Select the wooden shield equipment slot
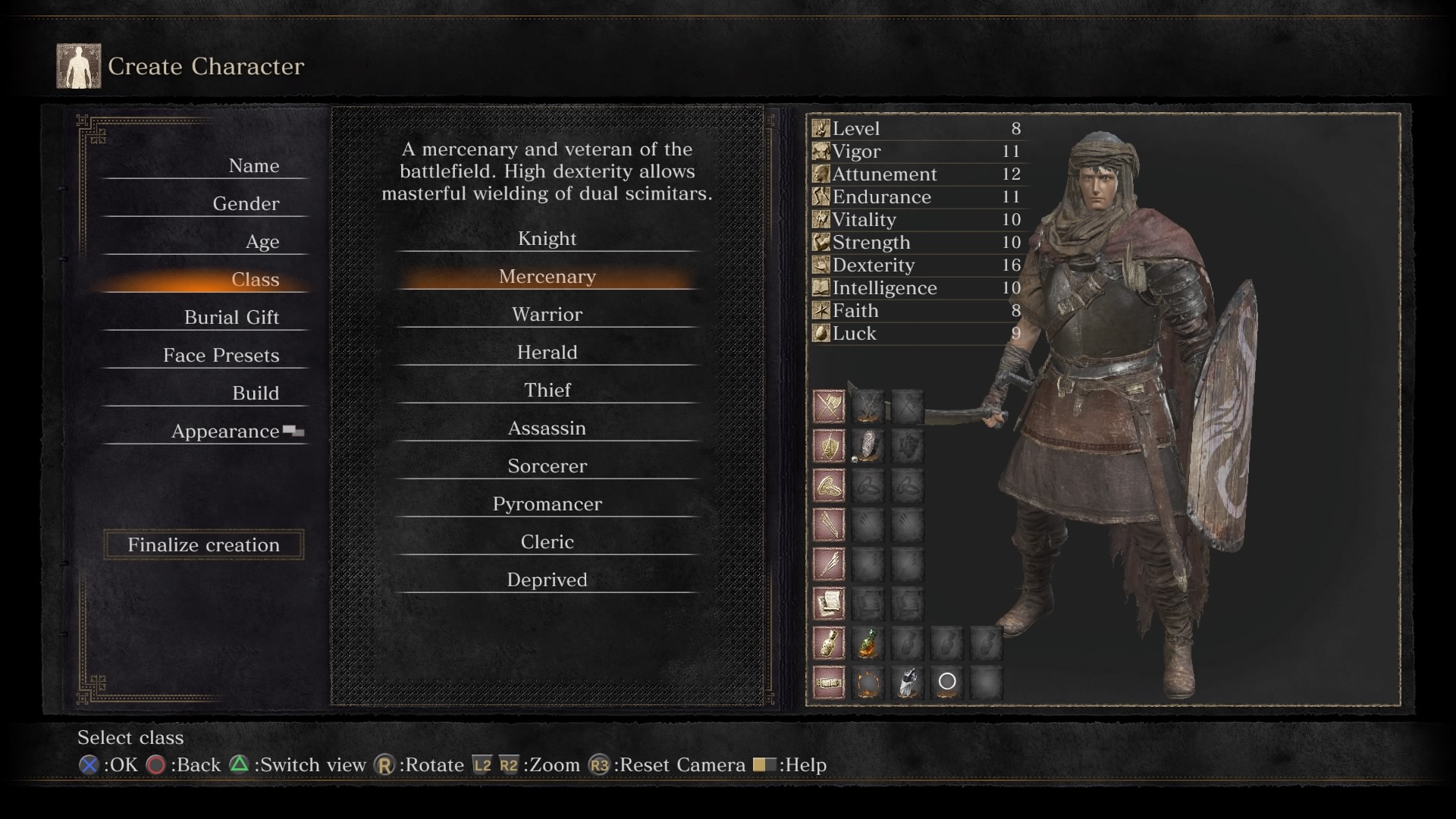The width and height of the screenshot is (1456, 819). (x=868, y=447)
